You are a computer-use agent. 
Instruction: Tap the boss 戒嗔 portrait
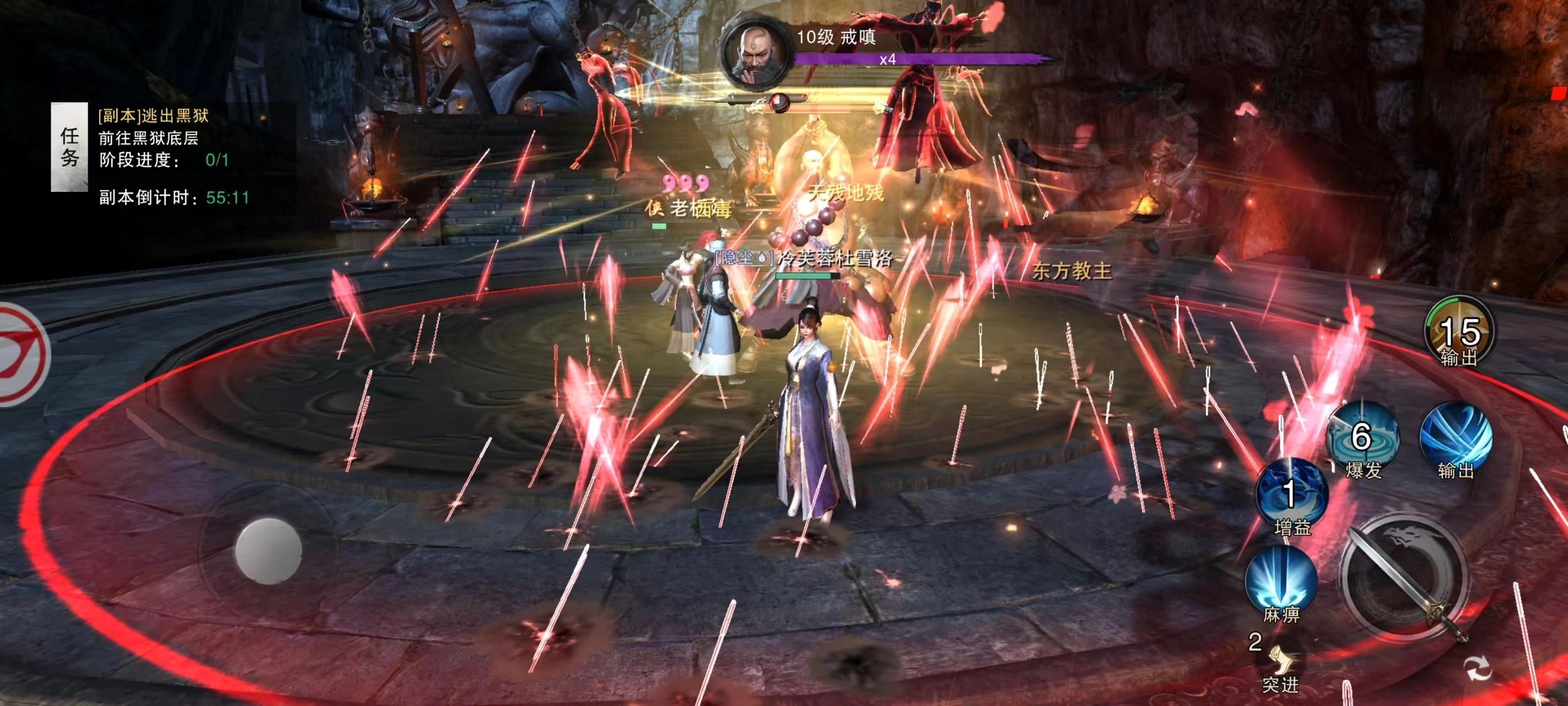click(755, 52)
